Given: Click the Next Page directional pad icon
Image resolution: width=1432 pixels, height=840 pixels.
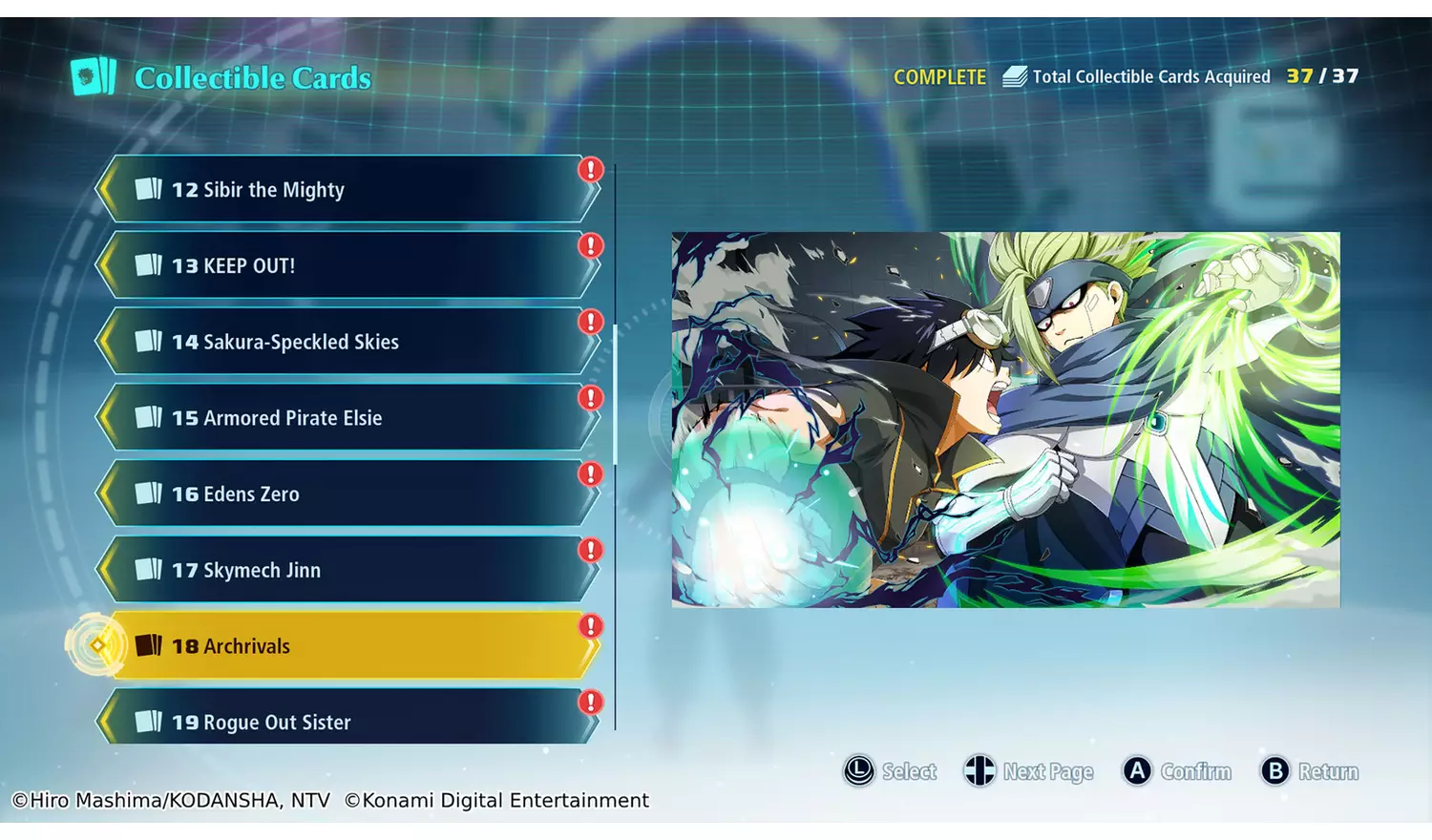Looking at the screenshot, I should pos(979,771).
